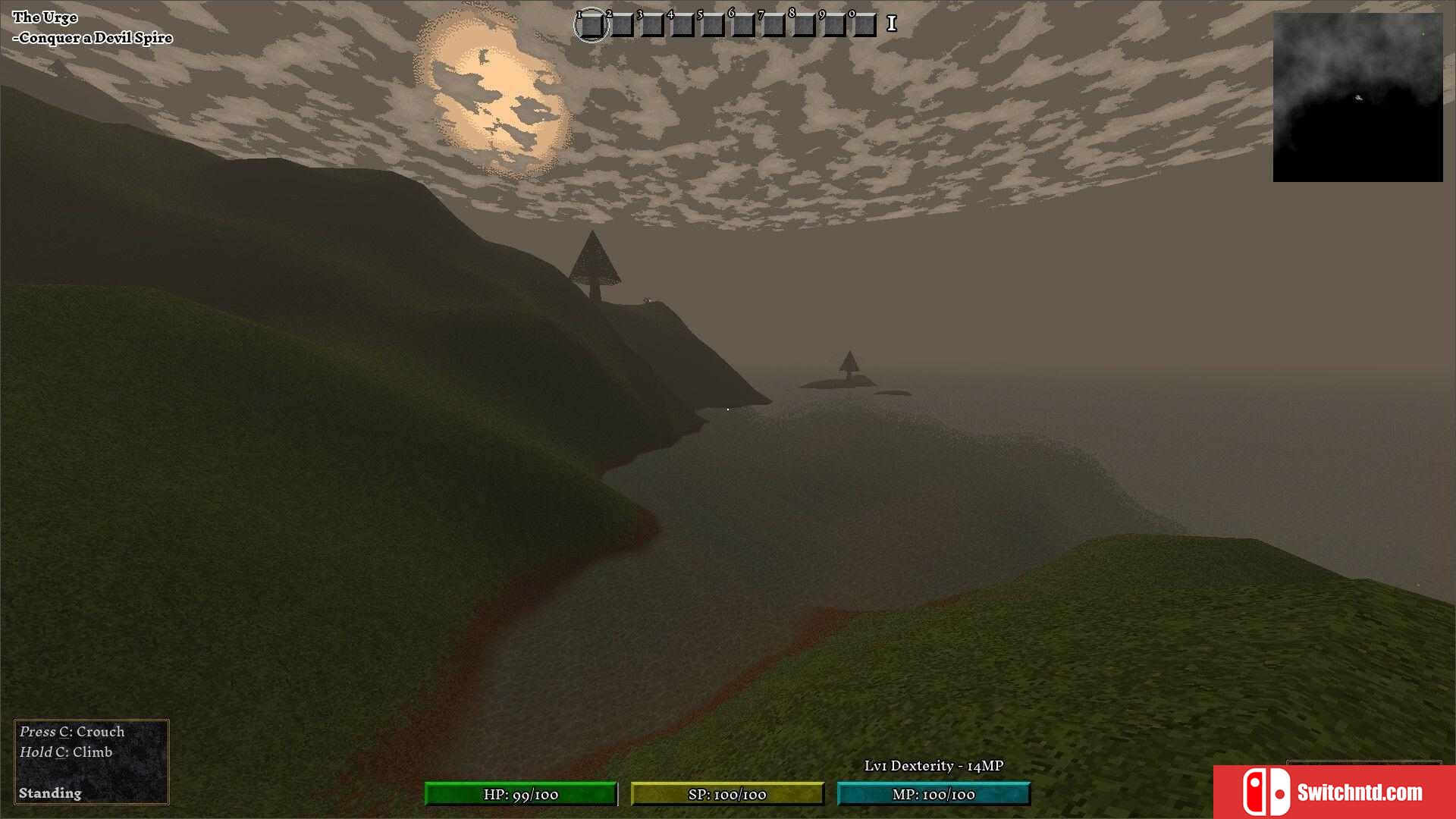Select the Standing stance status panel
This screenshot has width=1456, height=819.
coord(91,761)
